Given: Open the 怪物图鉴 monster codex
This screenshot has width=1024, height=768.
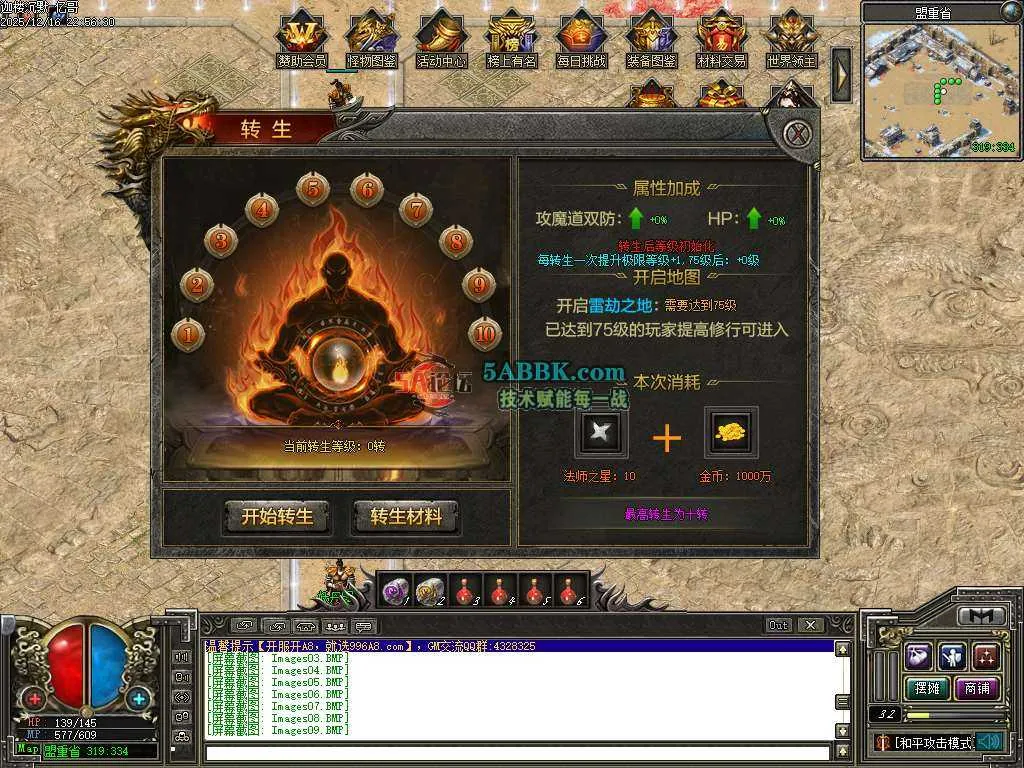Looking at the screenshot, I should coord(371,36).
